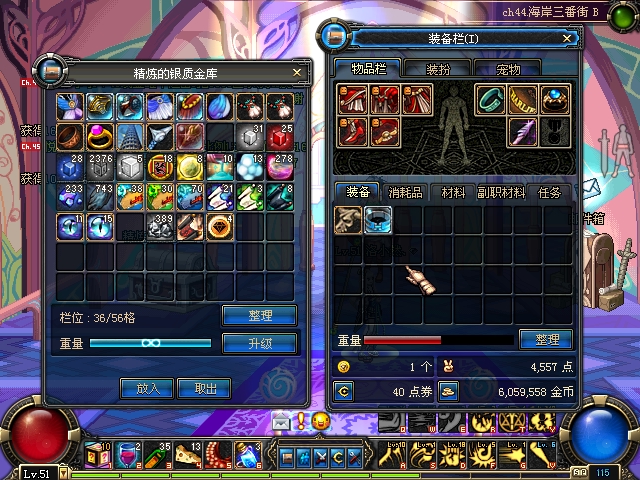Open the 宠物 pet tab
This screenshot has height=480, width=640.
(x=507, y=69)
